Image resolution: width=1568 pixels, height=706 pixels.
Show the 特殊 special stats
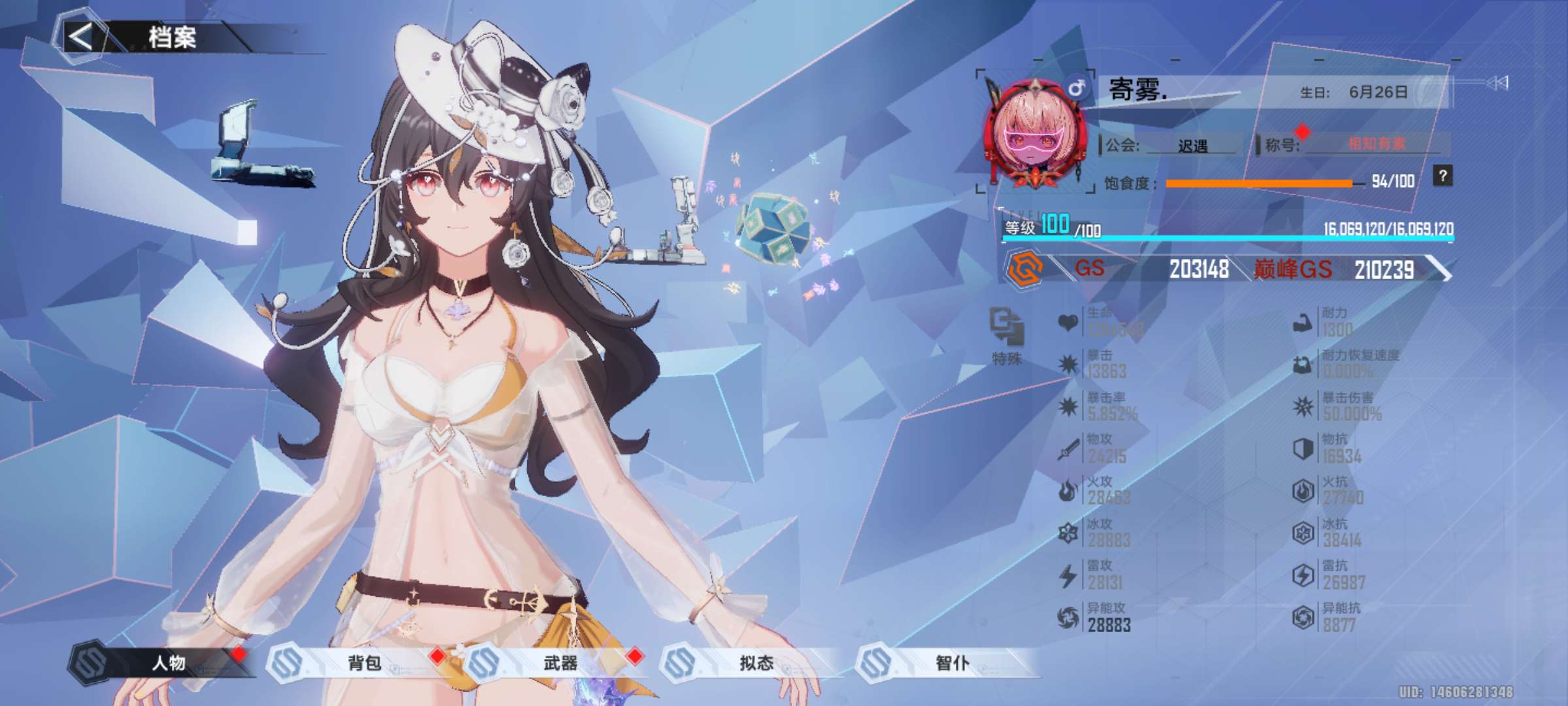point(1007,335)
